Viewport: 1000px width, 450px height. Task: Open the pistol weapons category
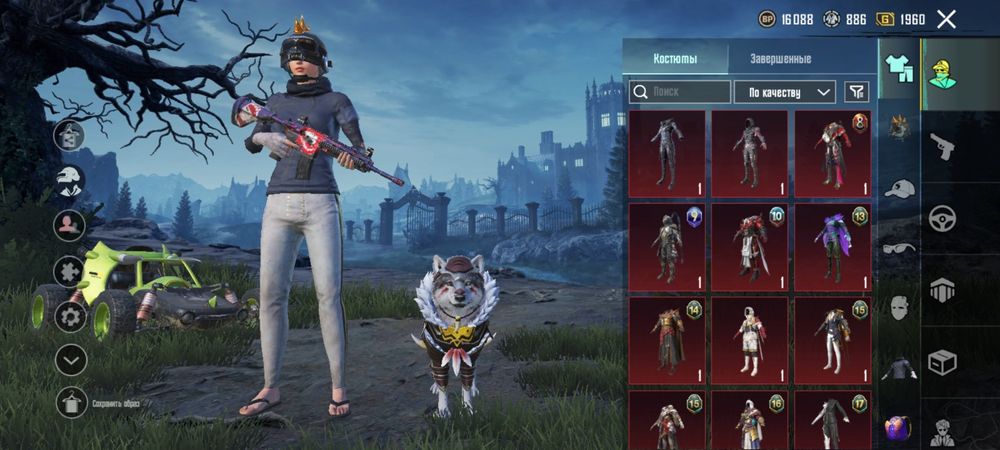coord(942,148)
